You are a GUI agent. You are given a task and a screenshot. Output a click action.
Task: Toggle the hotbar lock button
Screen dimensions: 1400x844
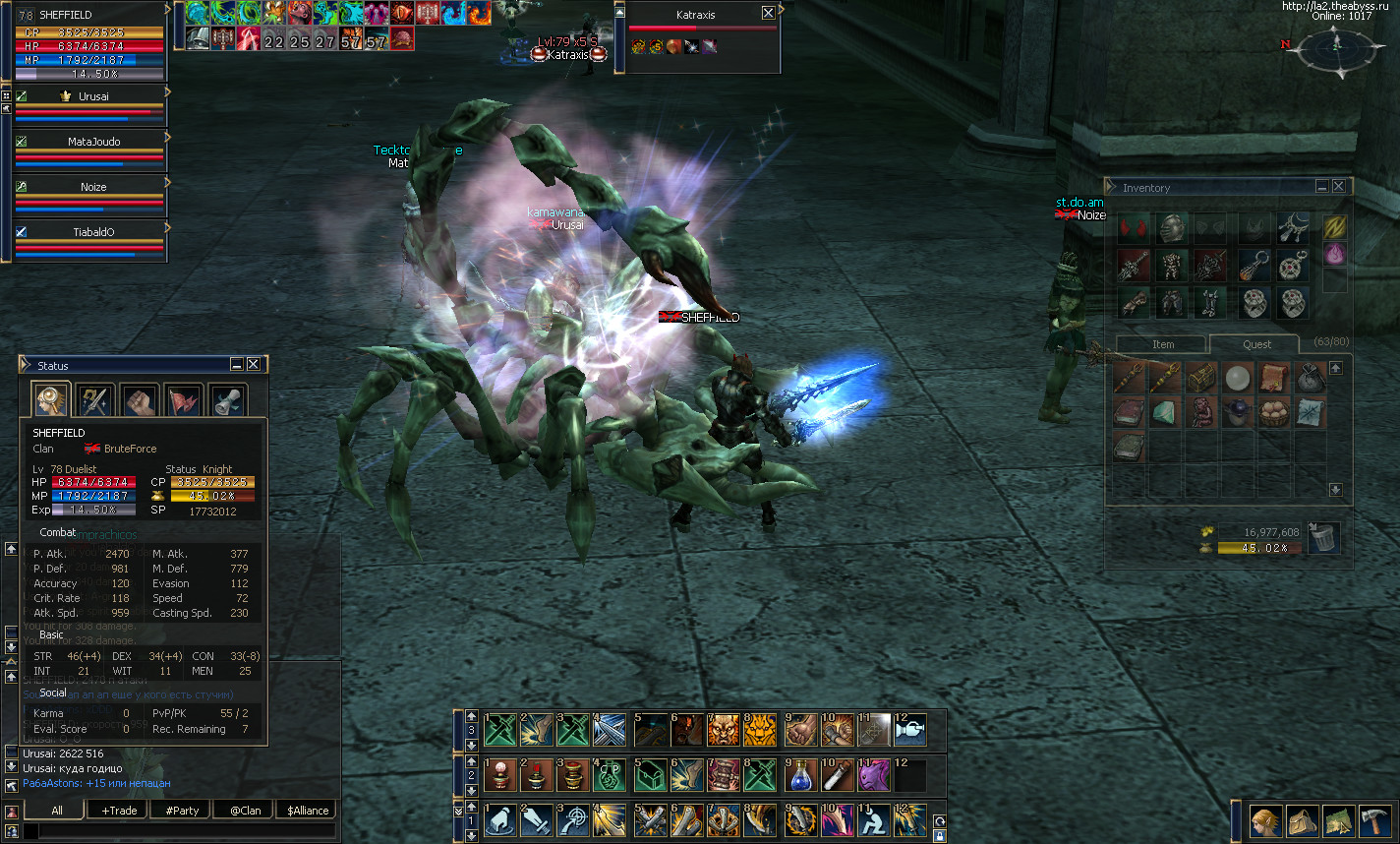[940, 835]
